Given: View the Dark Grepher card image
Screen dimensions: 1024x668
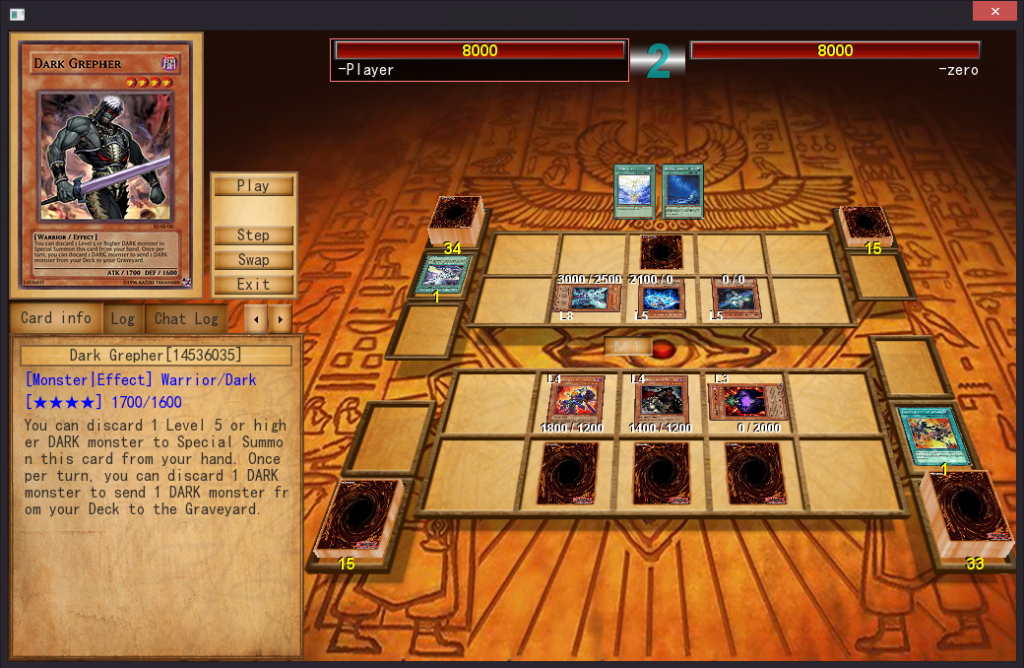Looking at the screenshot, I should coord(106,155).
